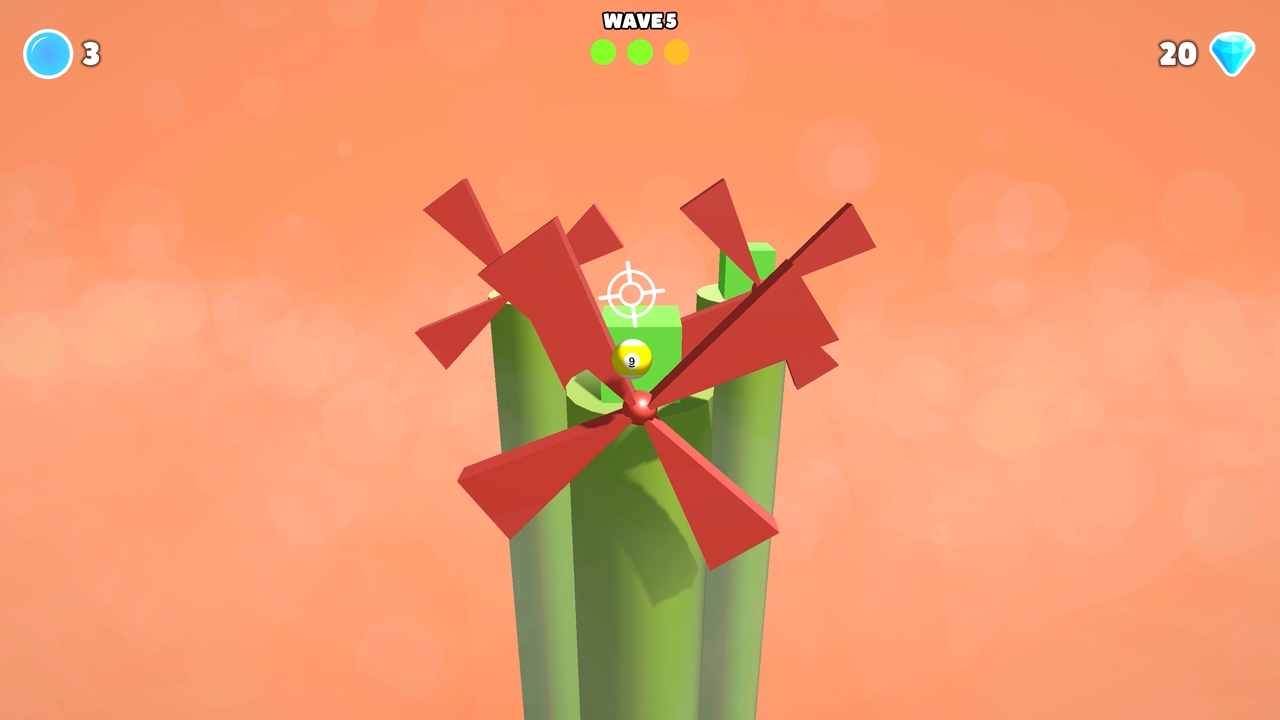1280x720 pixels.
Task: Click the second green wave progress dot
Action: (640, 53)
